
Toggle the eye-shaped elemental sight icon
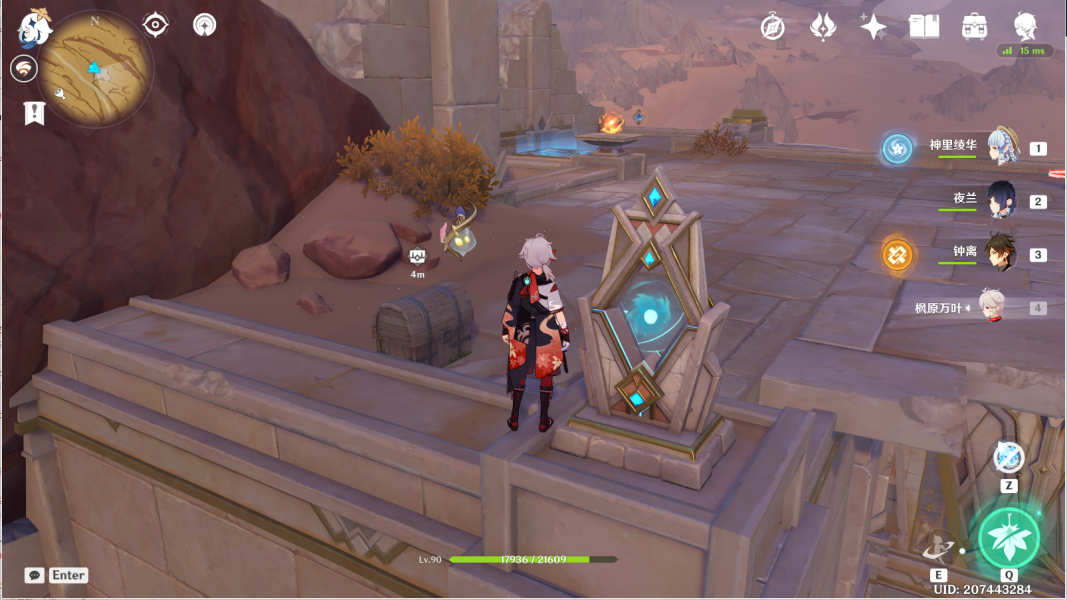pyautogui.click(x=156, y=25)
